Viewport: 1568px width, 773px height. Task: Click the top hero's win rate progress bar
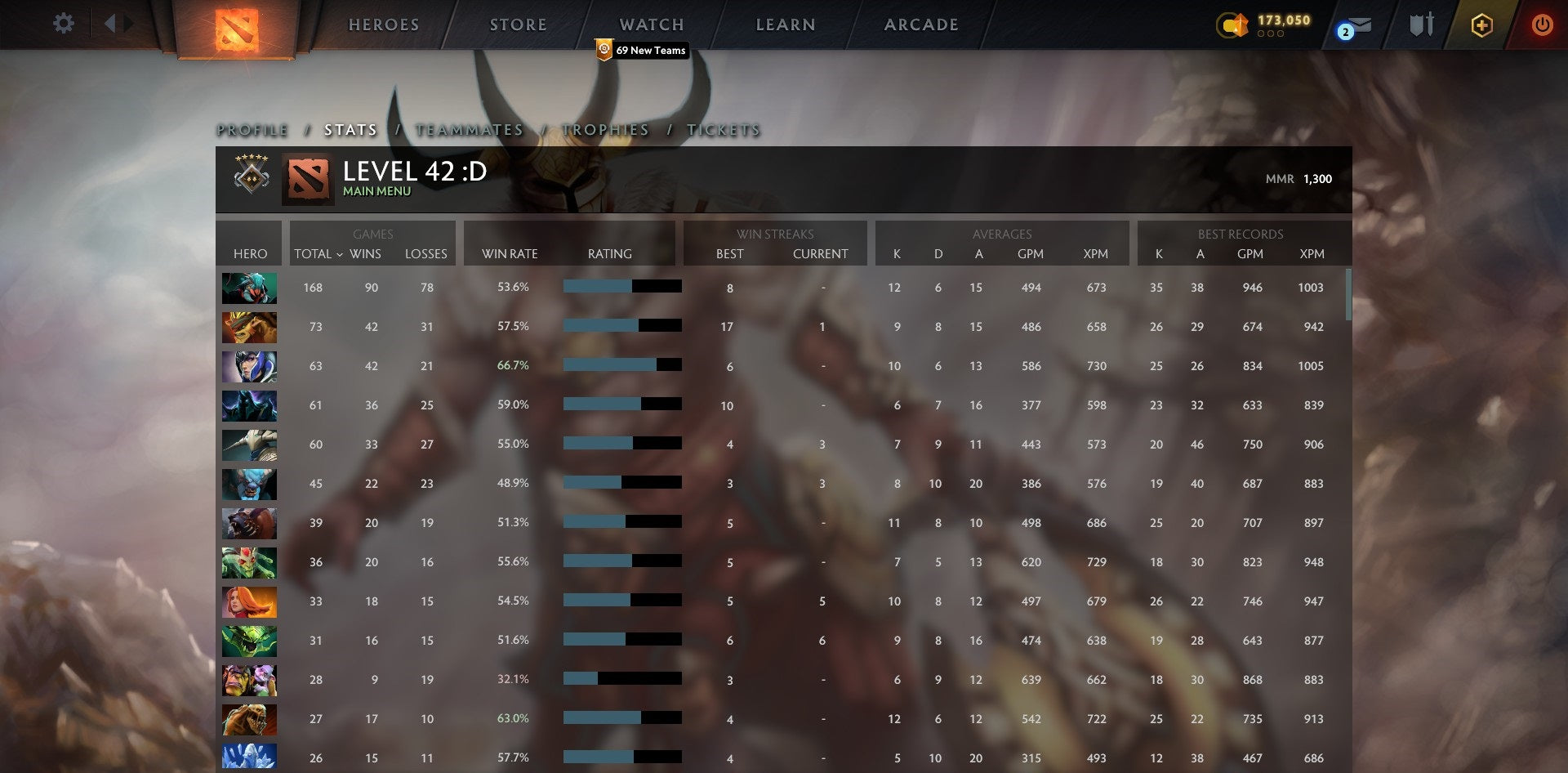coord(622,287)
